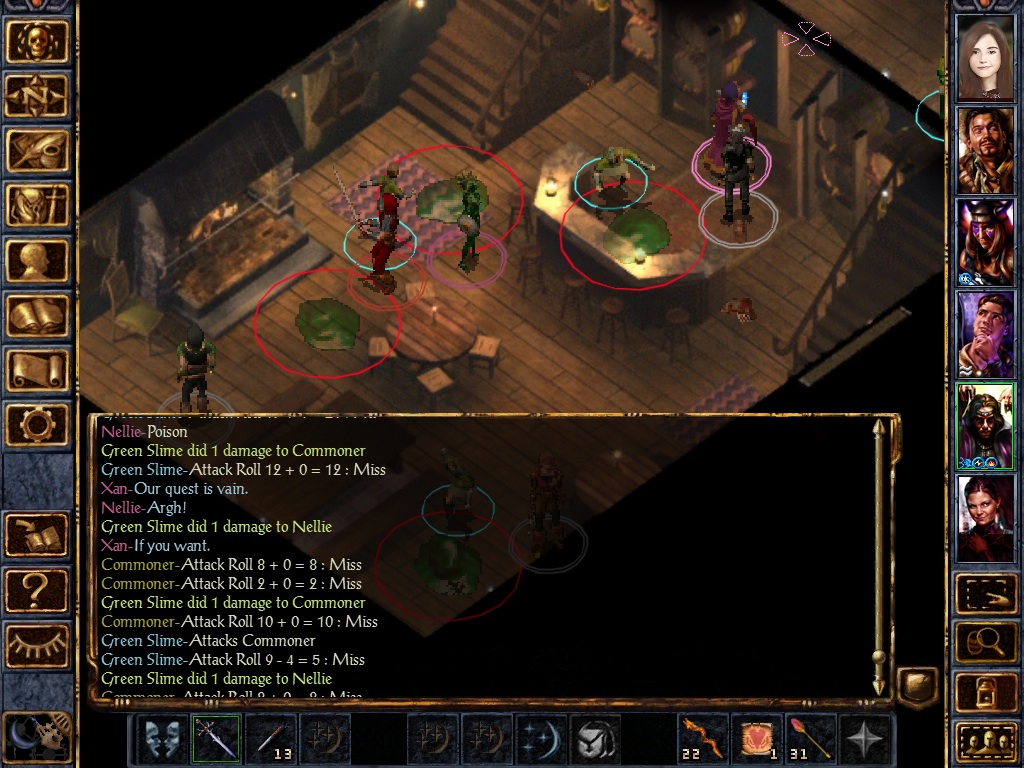This screenshot has height=768, width=1024.
Task: Open the character record with the bust icon
Action: click(x=38, y=261)
